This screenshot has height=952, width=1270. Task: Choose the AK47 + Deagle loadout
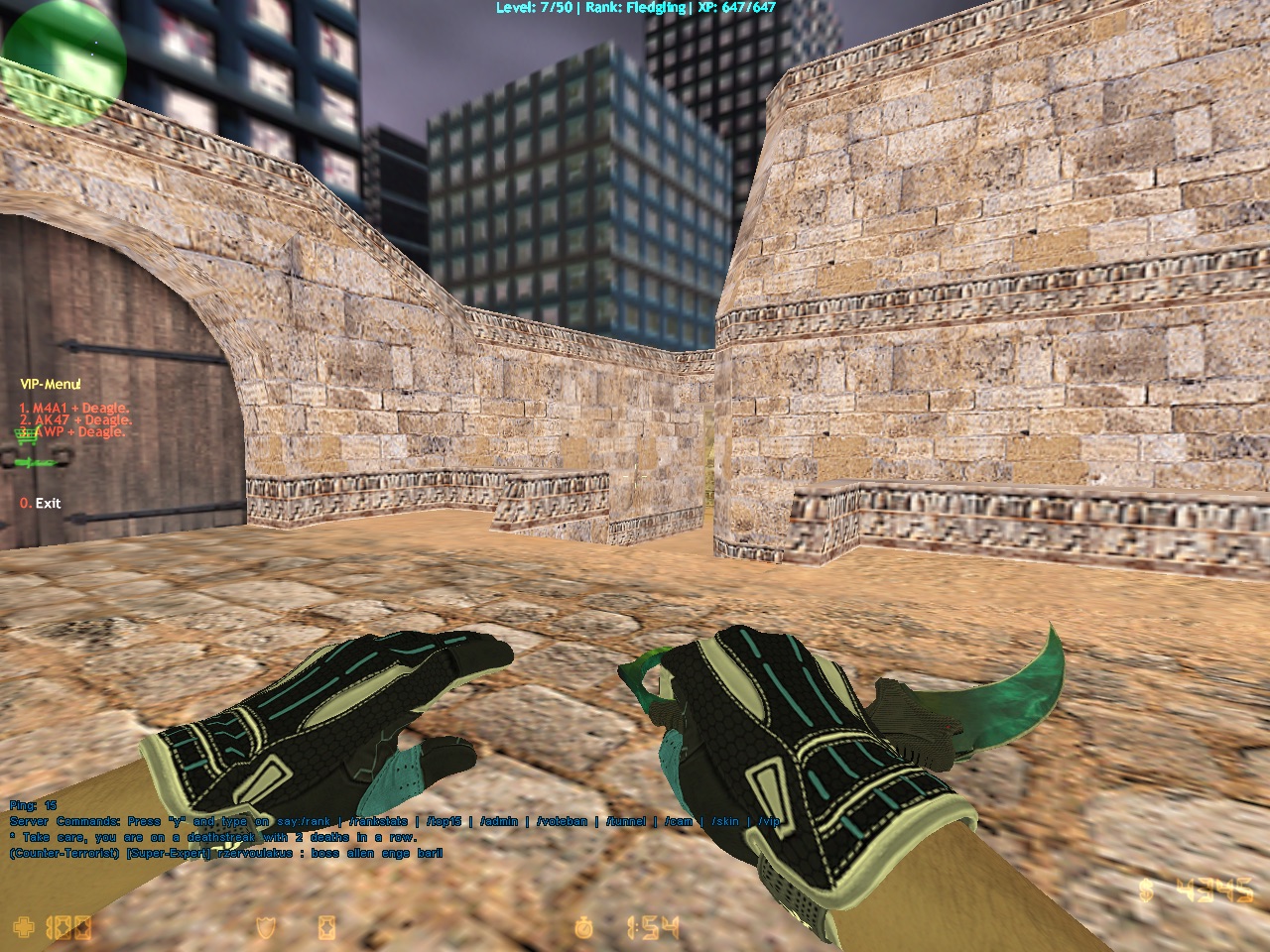[x=75, y=419]
